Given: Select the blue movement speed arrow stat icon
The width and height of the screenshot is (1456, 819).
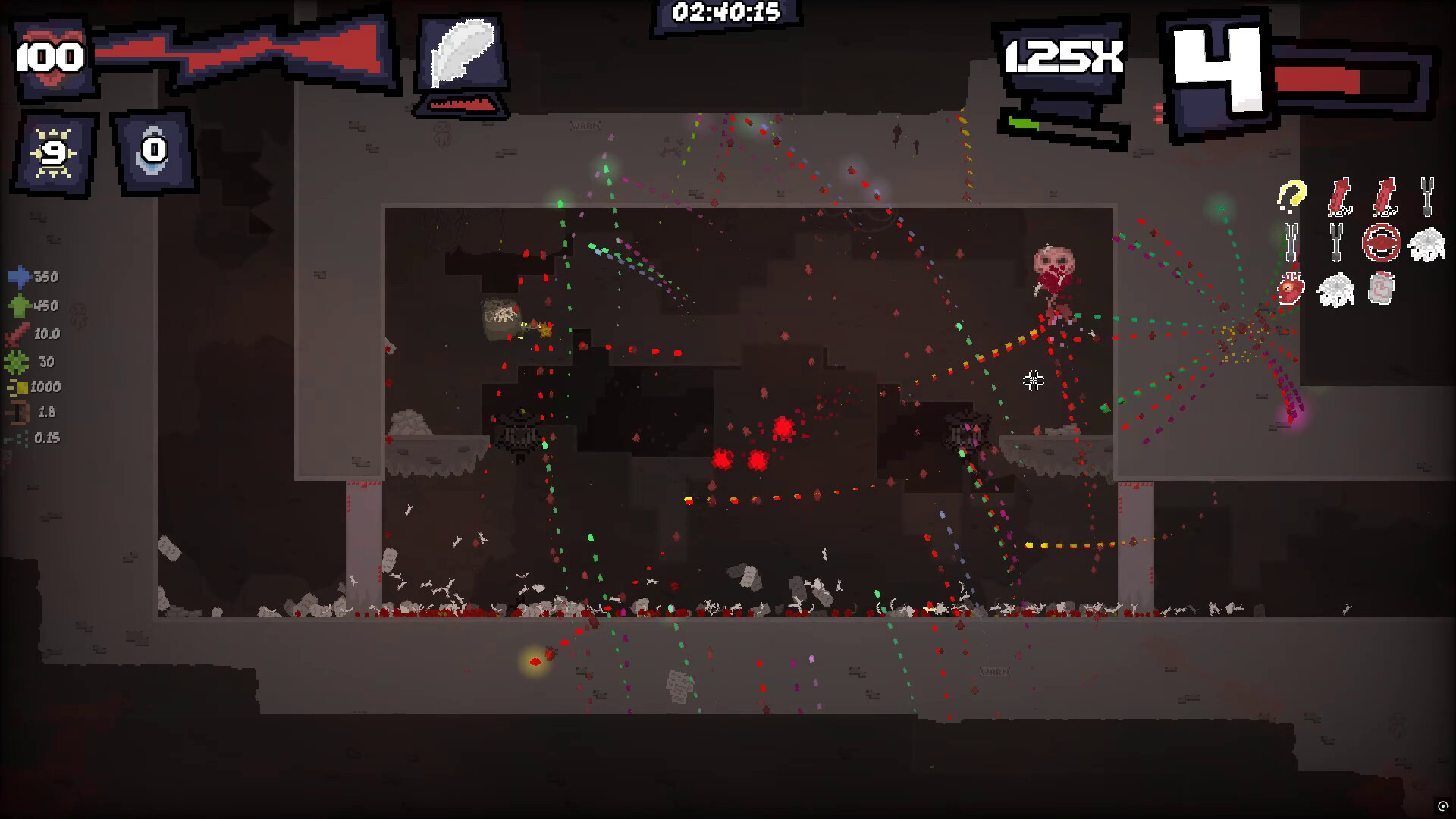Looking at the screenshot, I should pos(19,275).
